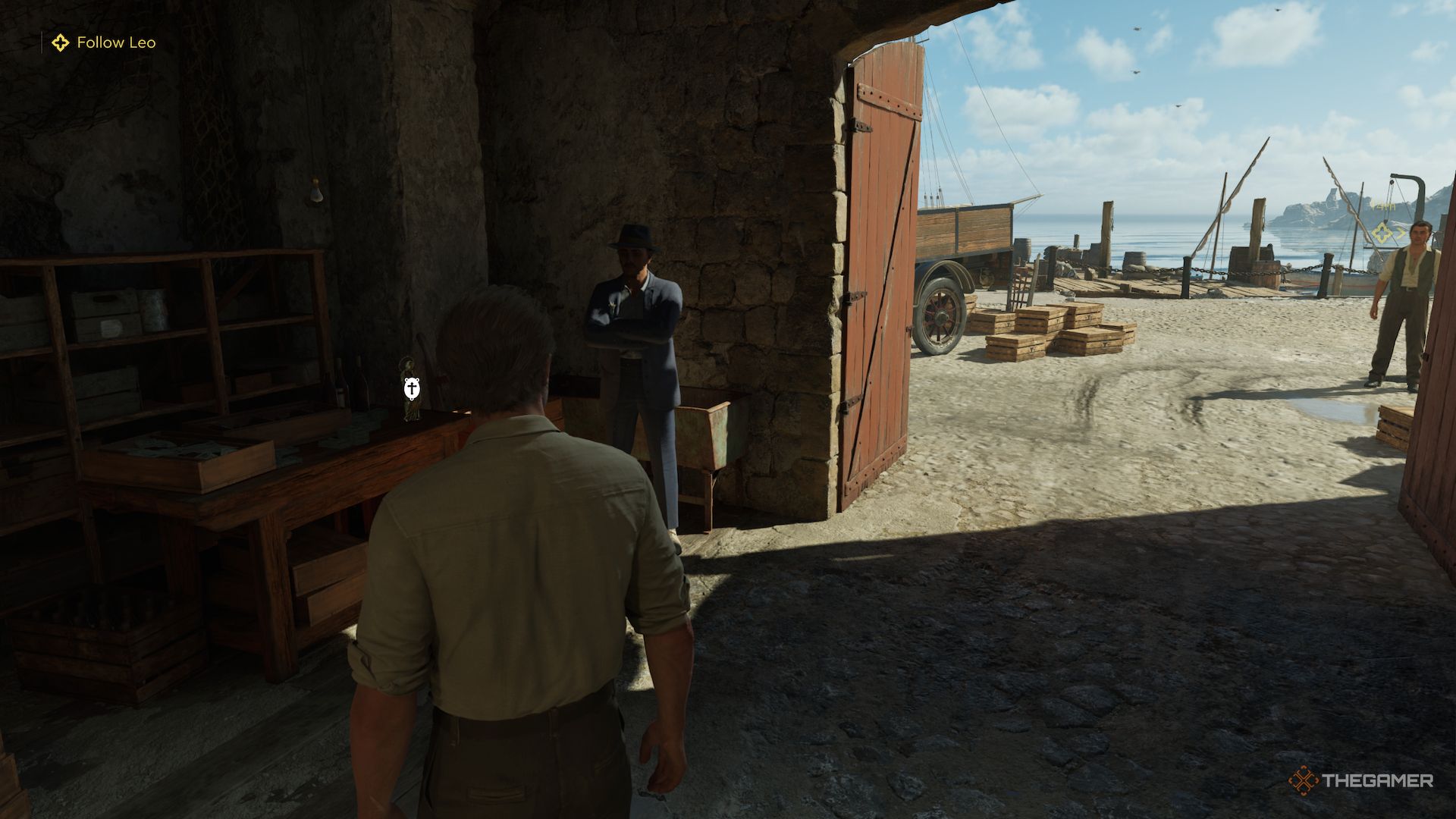Select the white cross collectible marker
1456x819 pixels.
tap(413, 388)
